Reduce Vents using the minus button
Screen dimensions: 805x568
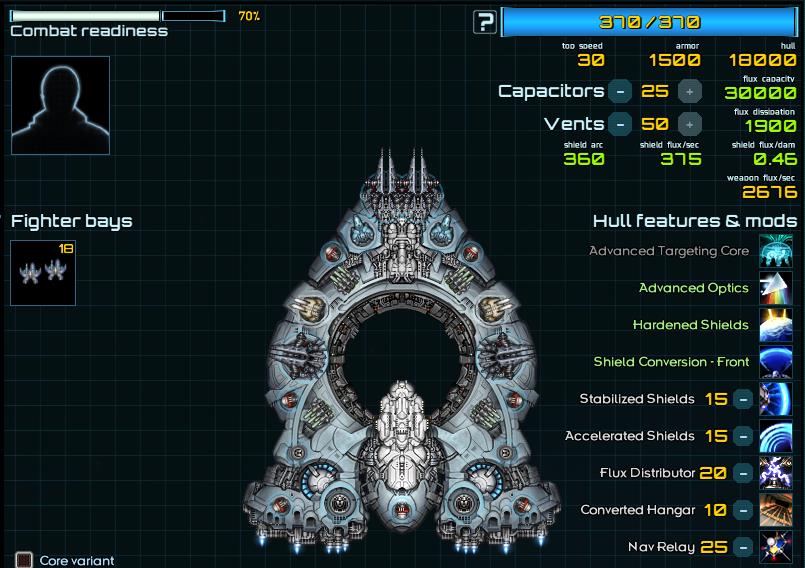coord(620,124)
